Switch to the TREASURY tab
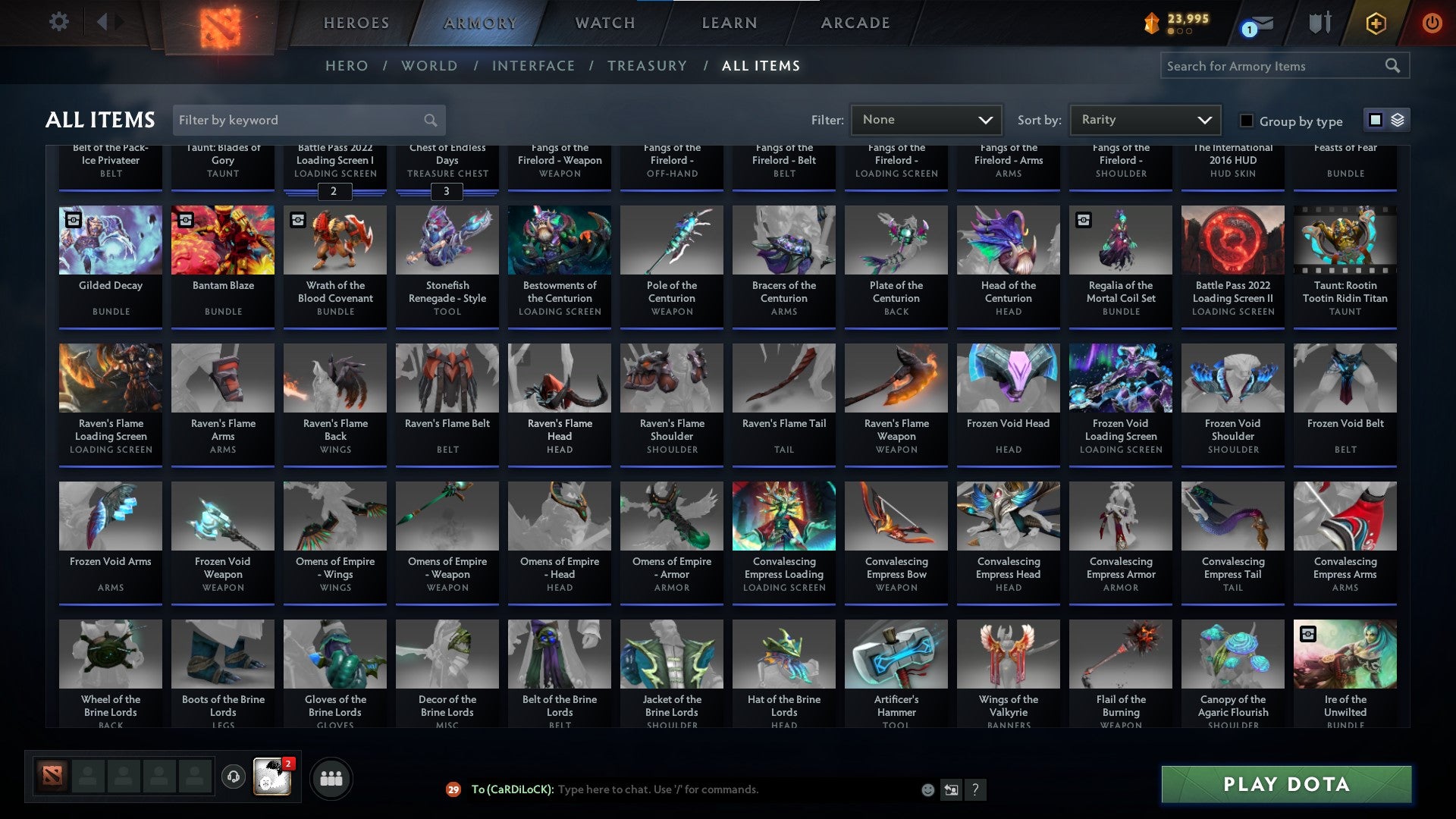This screenshot has height=819, width=1456. click(x=647, y=66)
